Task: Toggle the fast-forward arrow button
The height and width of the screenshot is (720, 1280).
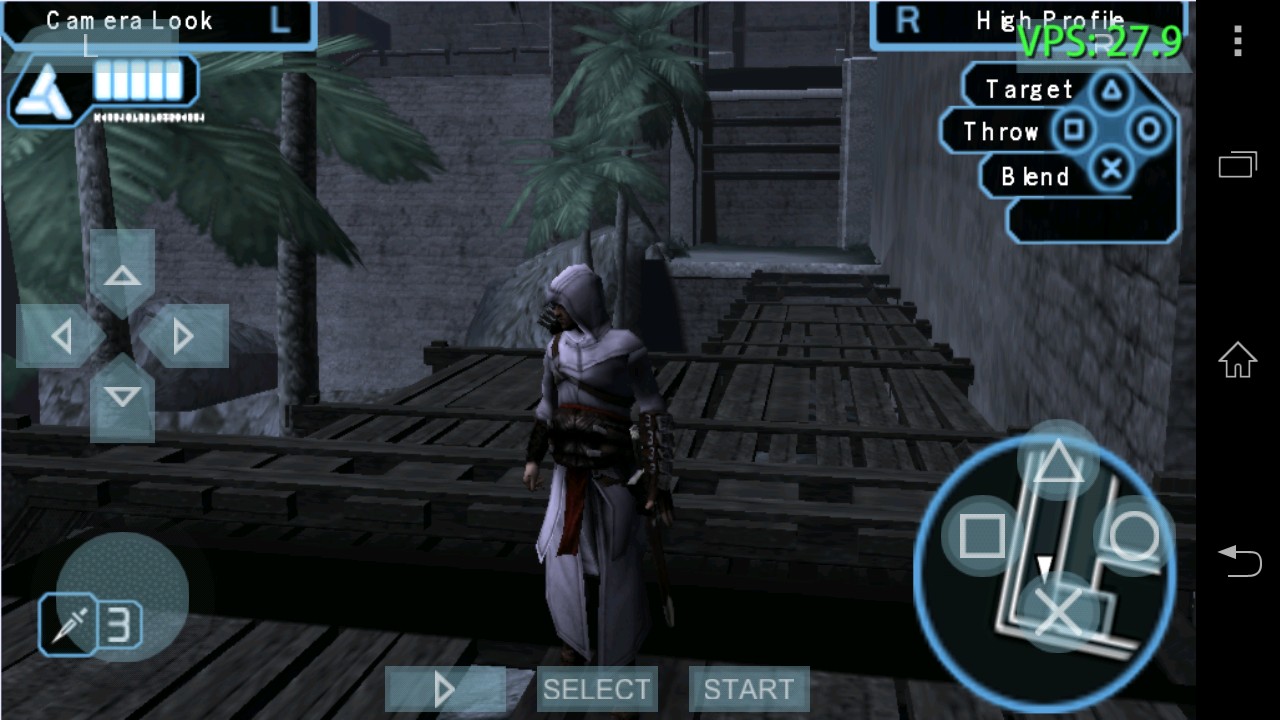Action: [445, 689]
